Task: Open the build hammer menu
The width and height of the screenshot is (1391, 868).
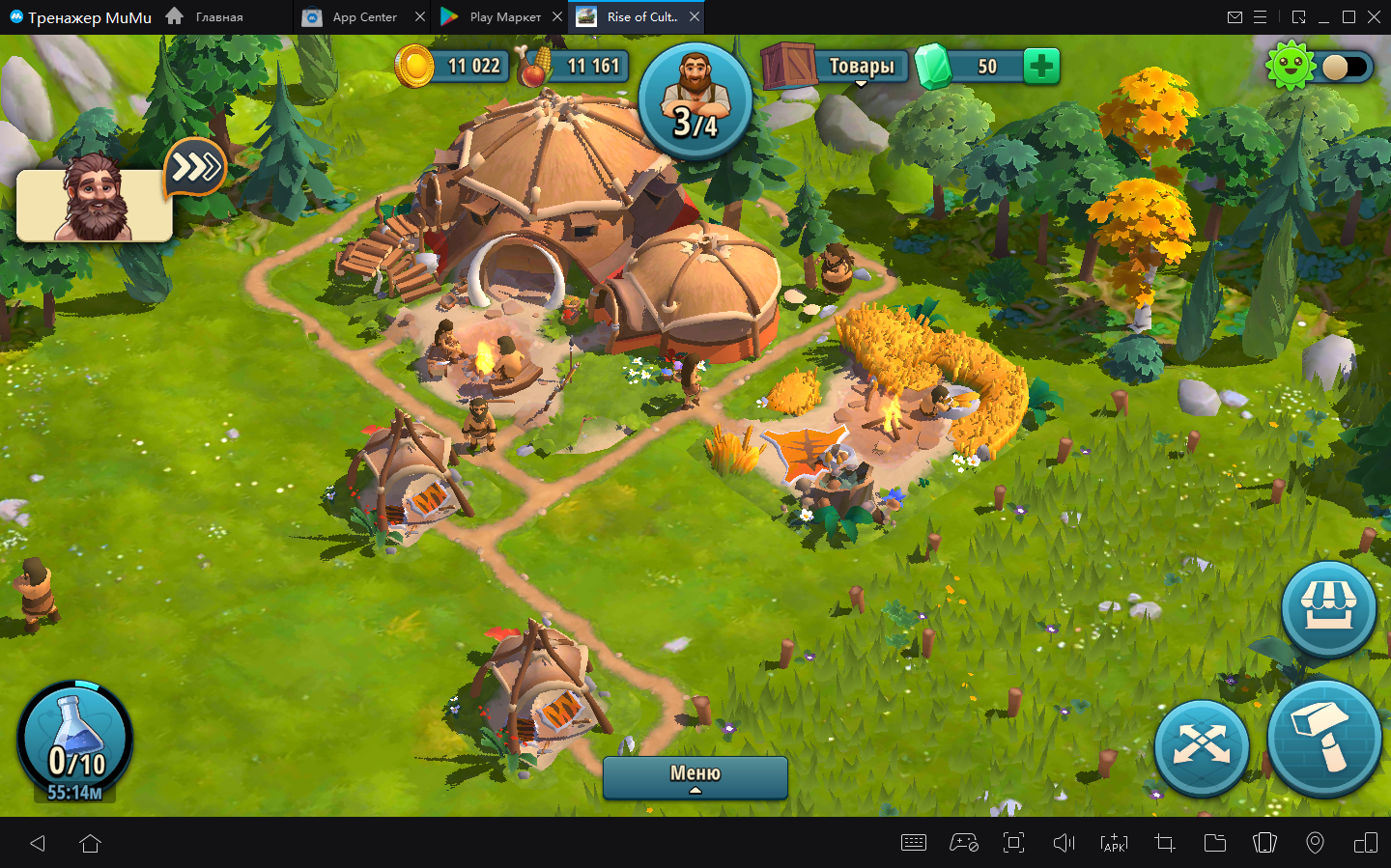Action: [x=1323, y=739]
